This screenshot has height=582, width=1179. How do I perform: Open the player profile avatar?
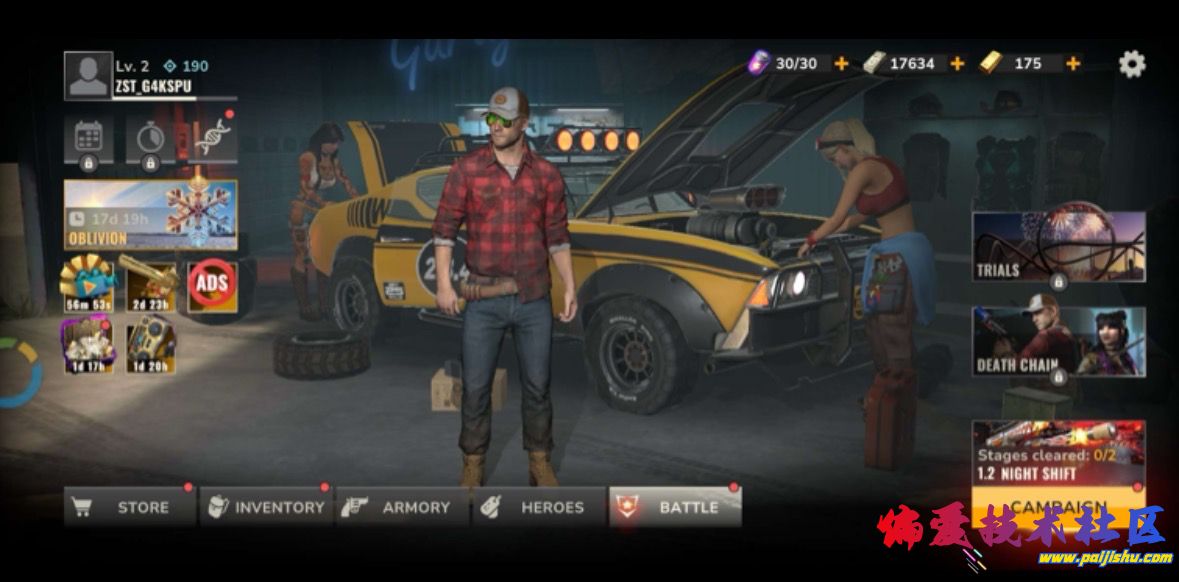point(88,76)
